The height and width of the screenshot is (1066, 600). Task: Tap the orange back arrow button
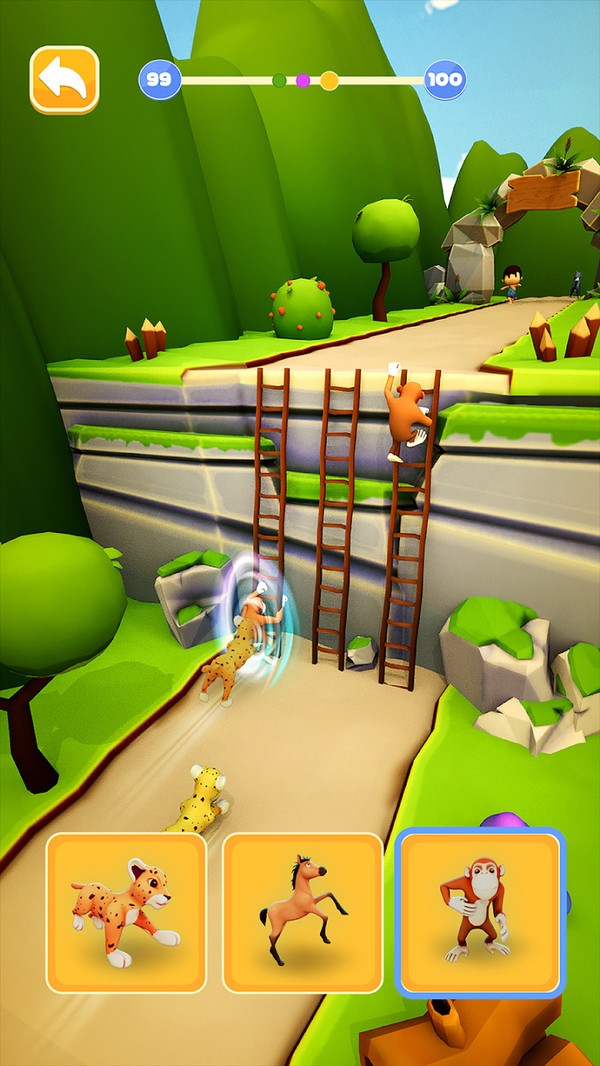[x=65, y=79]
